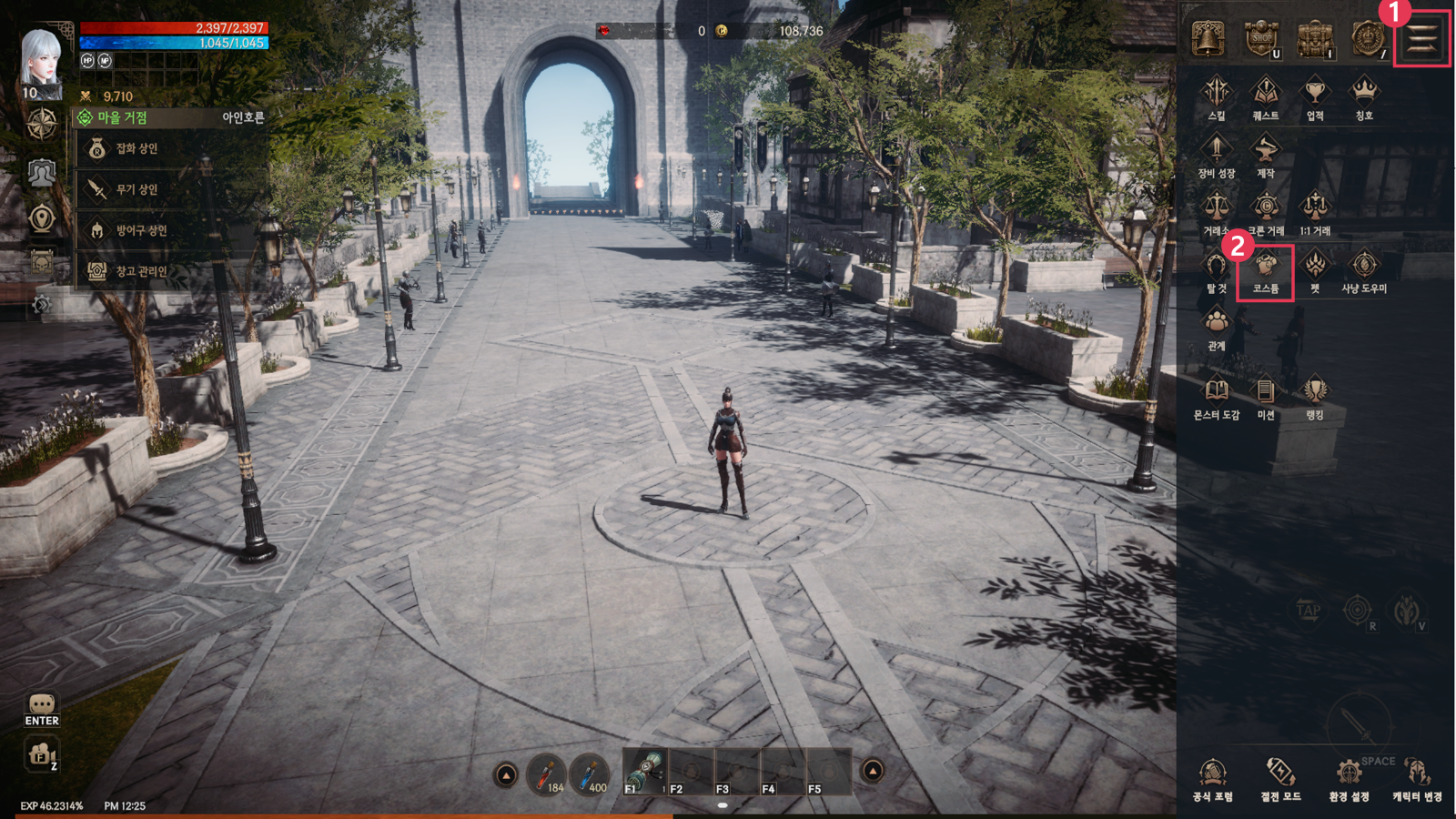Screen dimensions: 1456x819
Task: Open the 장비 성장 equipment growth menu
Action: [1216, 155]
